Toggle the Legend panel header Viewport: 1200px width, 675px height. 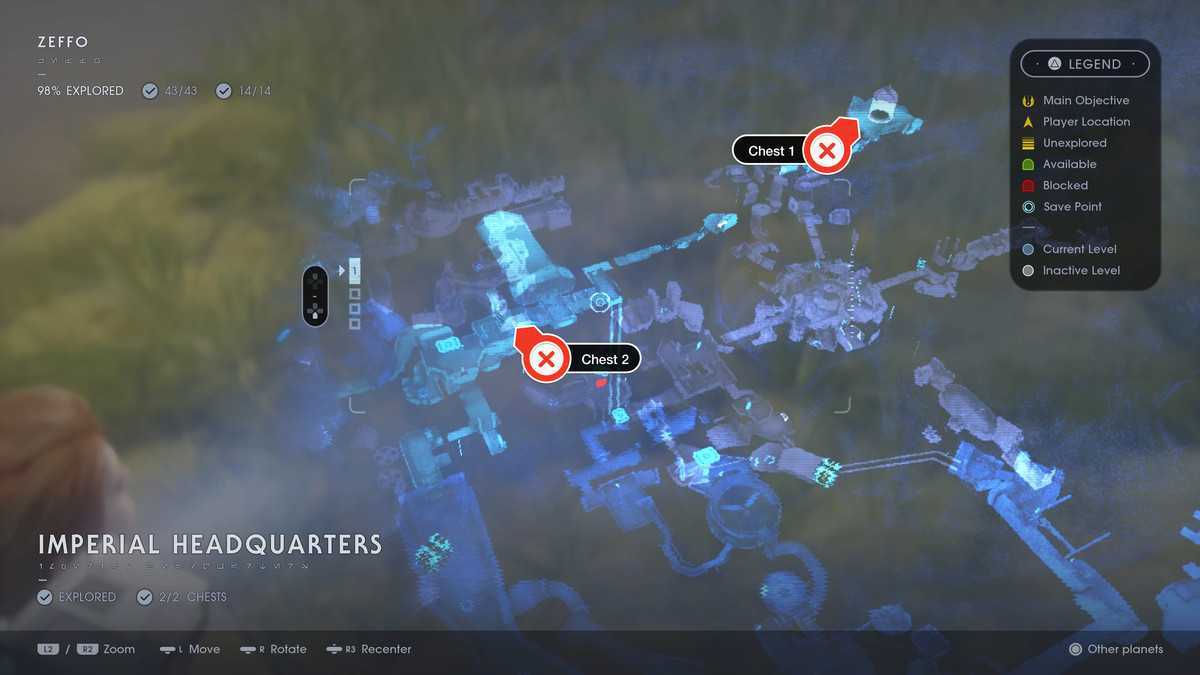tap(1085, 64)
